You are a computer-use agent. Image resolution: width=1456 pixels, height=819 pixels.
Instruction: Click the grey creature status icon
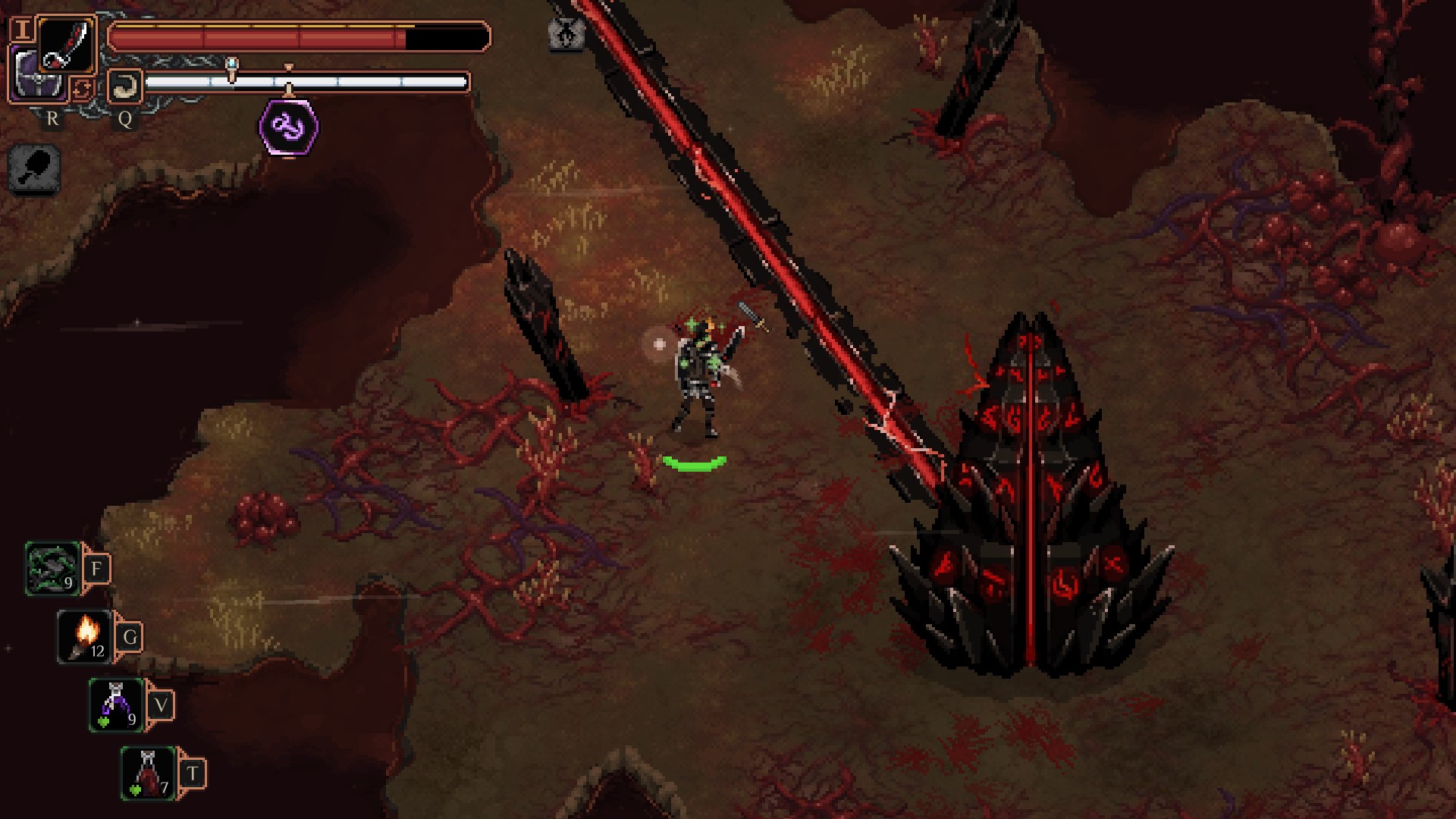click(x=566, y=34)
